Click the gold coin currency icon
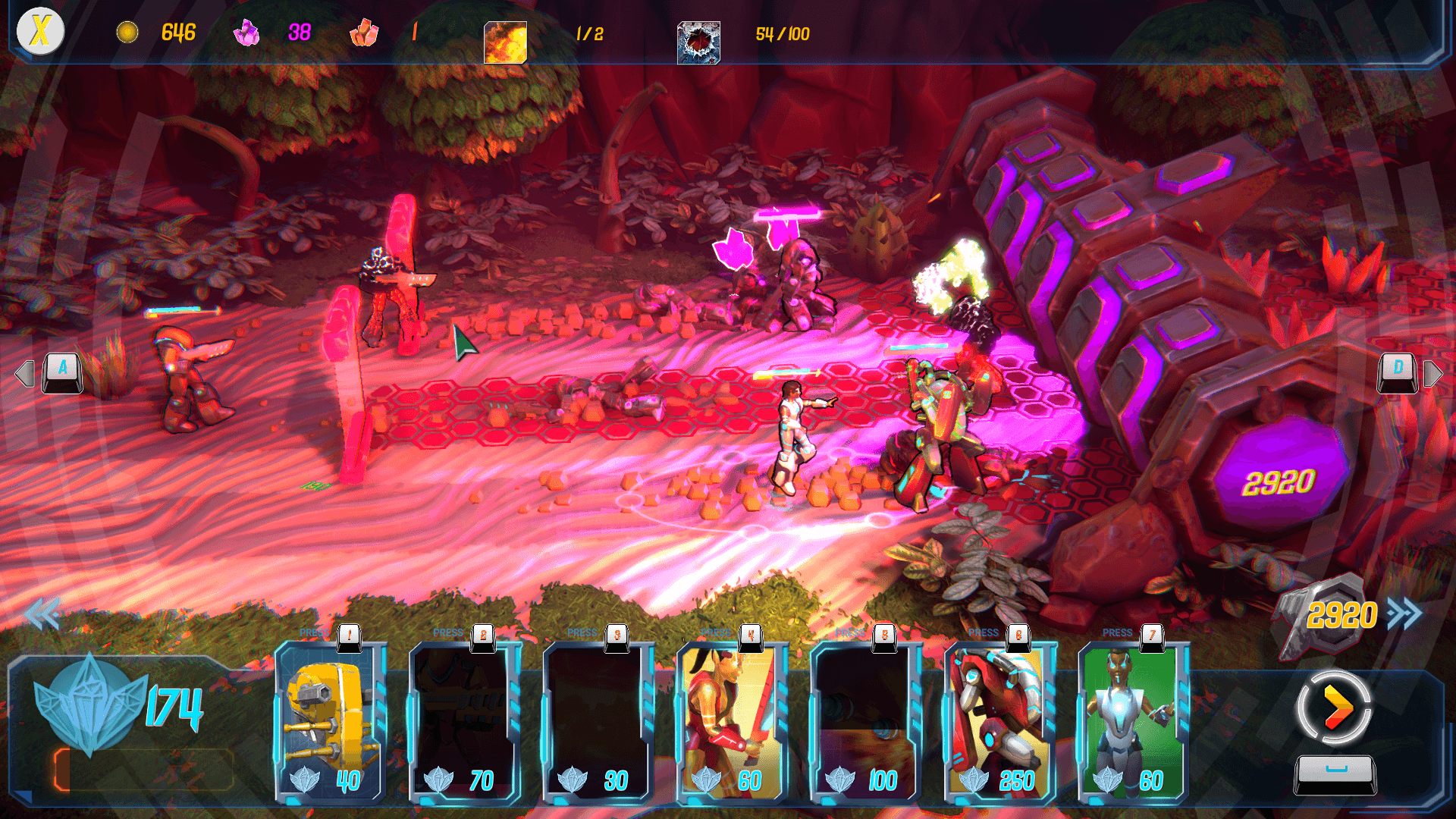The height and width of the screenshot is (819, 1456). (128, 32)
